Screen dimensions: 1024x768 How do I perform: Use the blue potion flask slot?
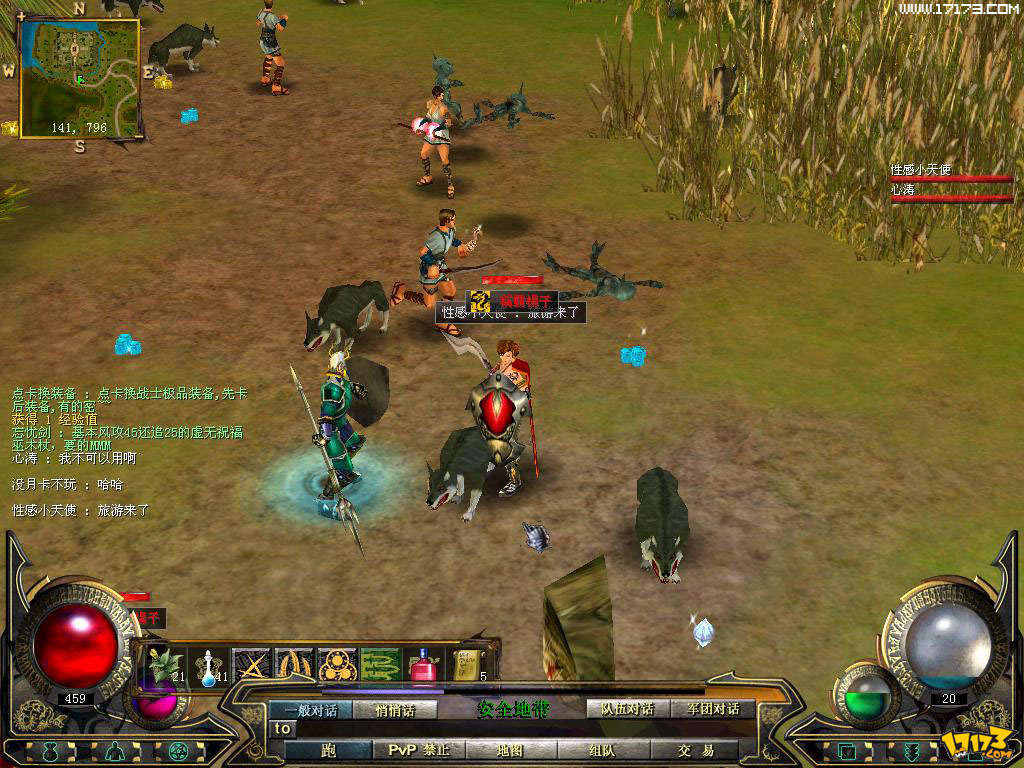pyautogui.click(x=209, y=665)
